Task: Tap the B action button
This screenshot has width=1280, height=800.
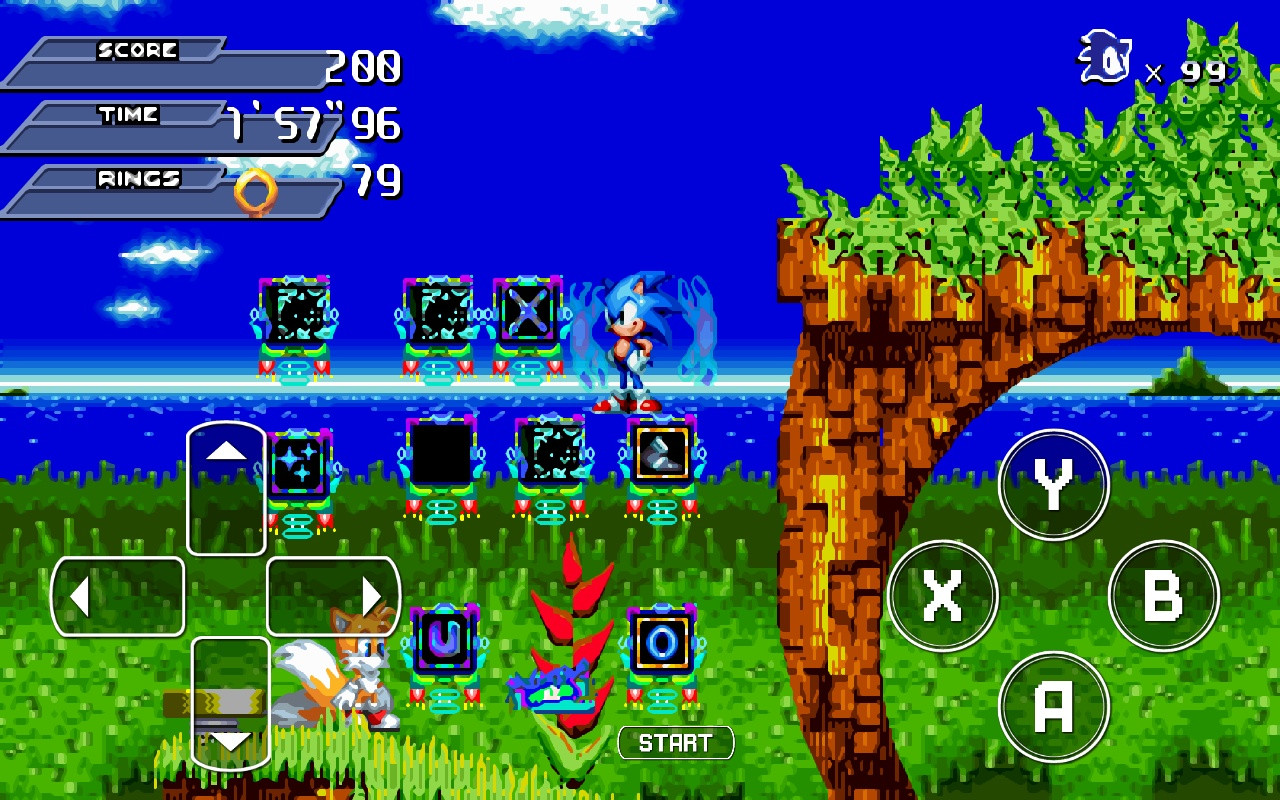Action: [1163, 596]
